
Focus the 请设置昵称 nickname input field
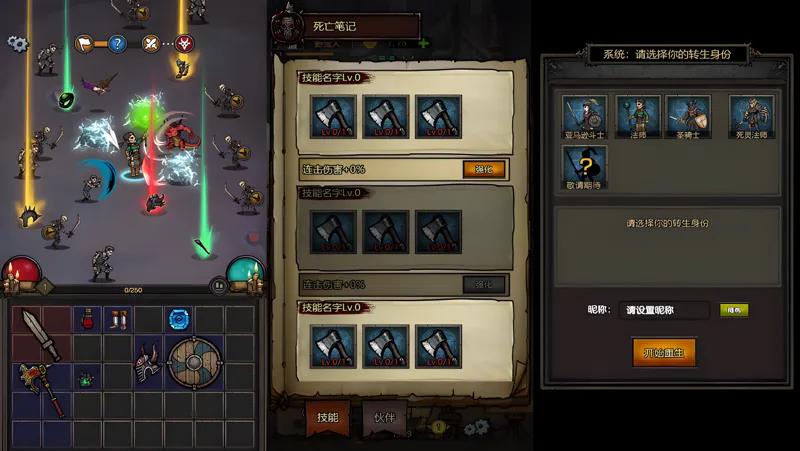[x=664, y=310]
